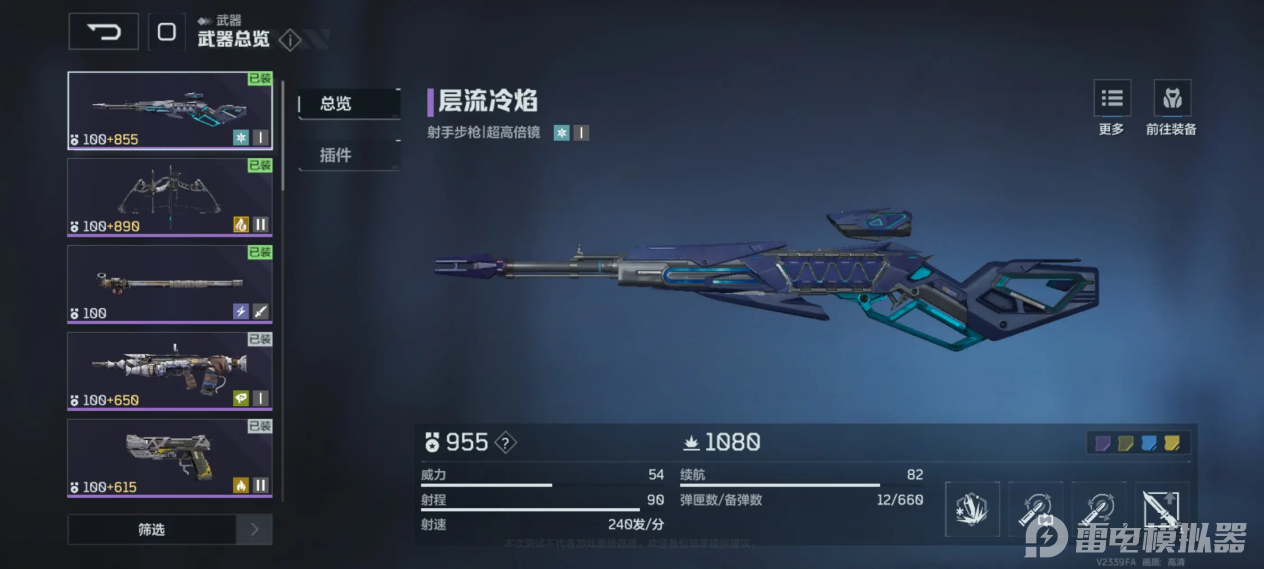This screenshot has height=569, width=1264.
Task: Inspect the knife upgrade trait icon
Action: tap(1163, 509)
